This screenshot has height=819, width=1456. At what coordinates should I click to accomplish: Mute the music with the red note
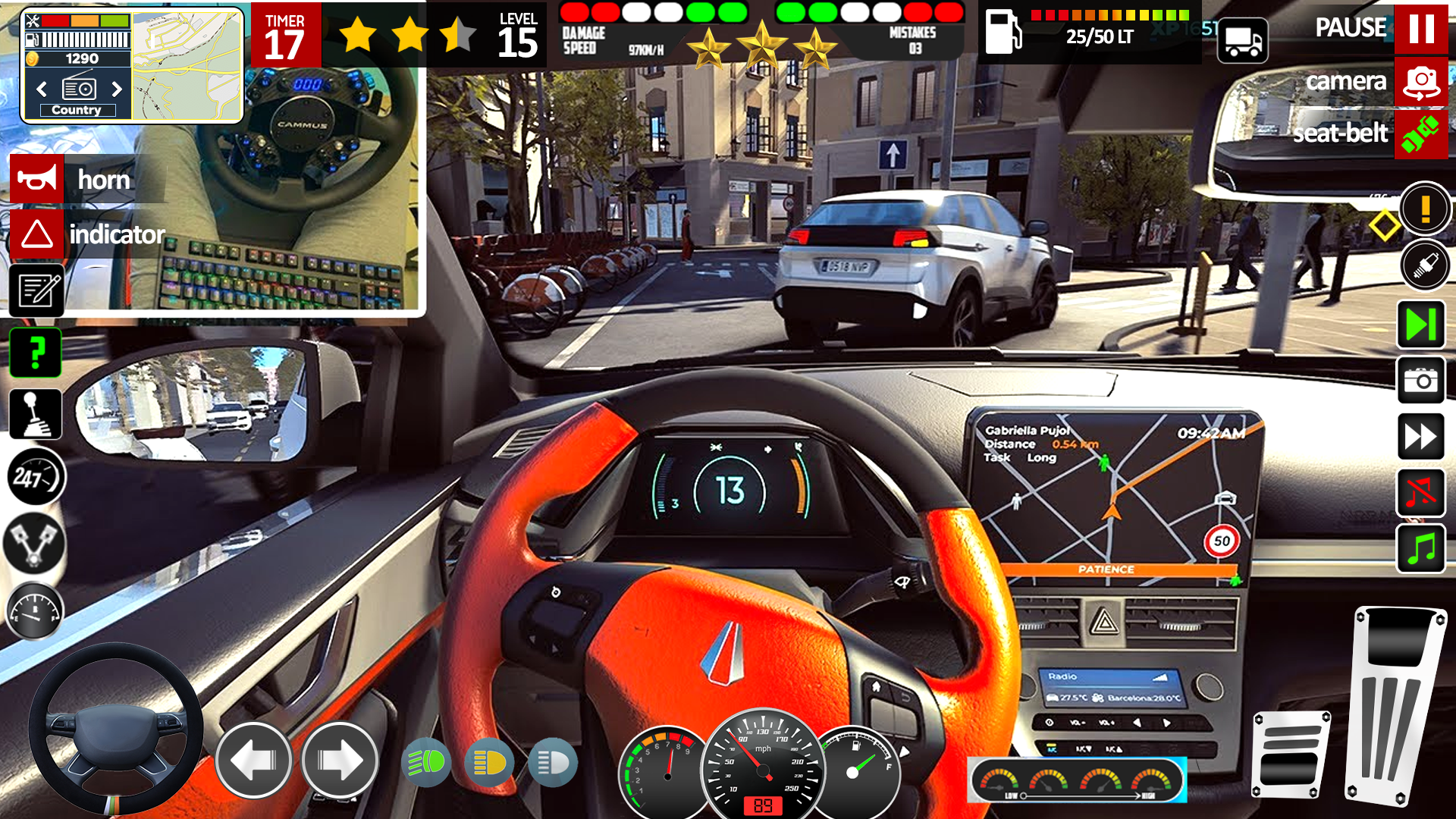point(1420,493)
